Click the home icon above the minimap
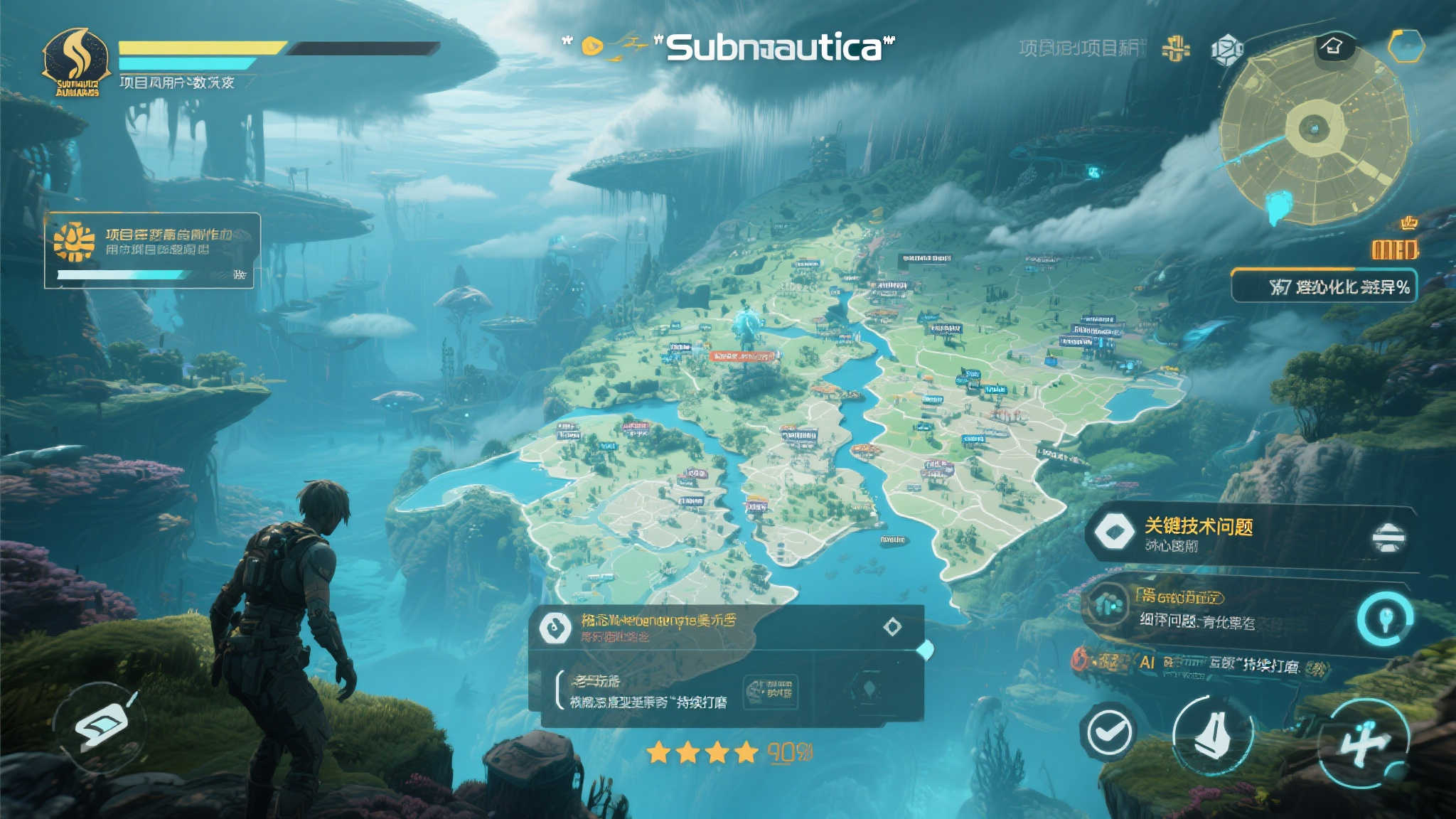Image resolution: width=1456 pixels, height=819 pixels. [1333, 47]
